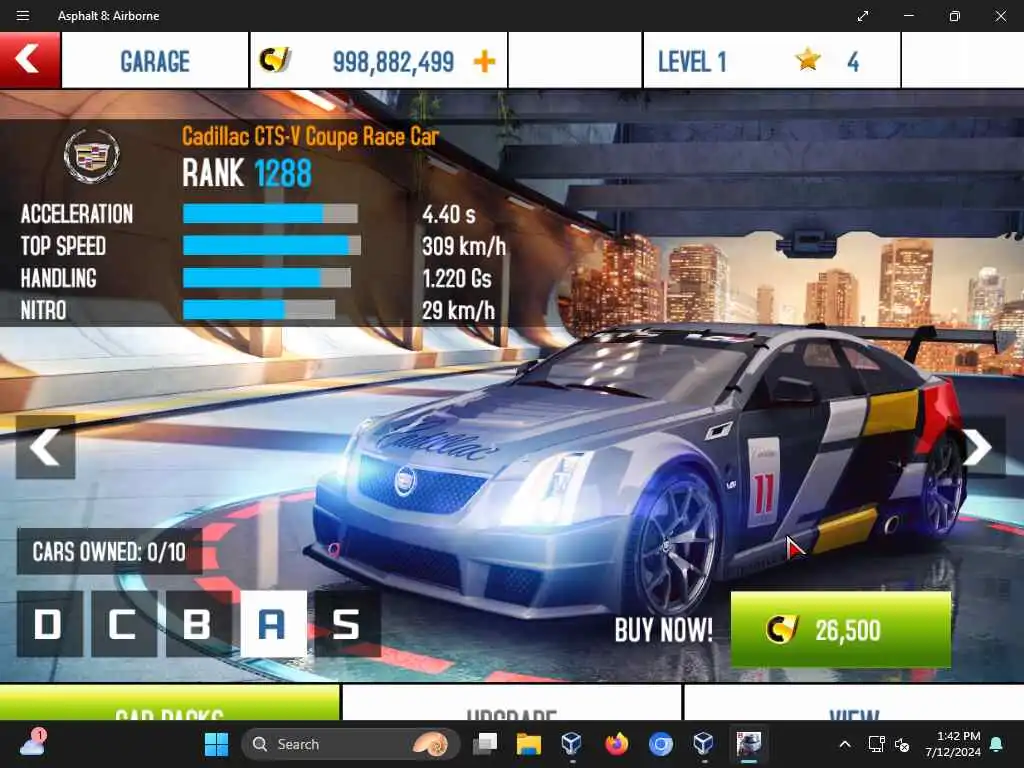
Task: Add credits with the orange plus button
Action: click(x=484, y=61)
